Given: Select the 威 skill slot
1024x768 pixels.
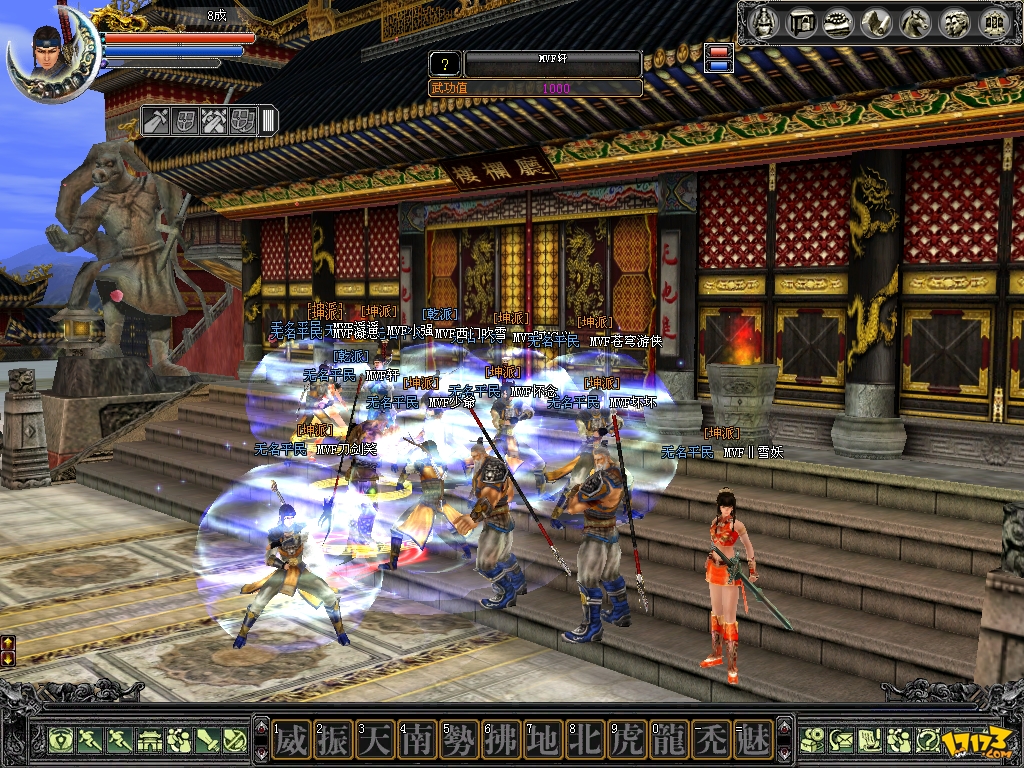Looking at the screenshot, I should point(290,741).
